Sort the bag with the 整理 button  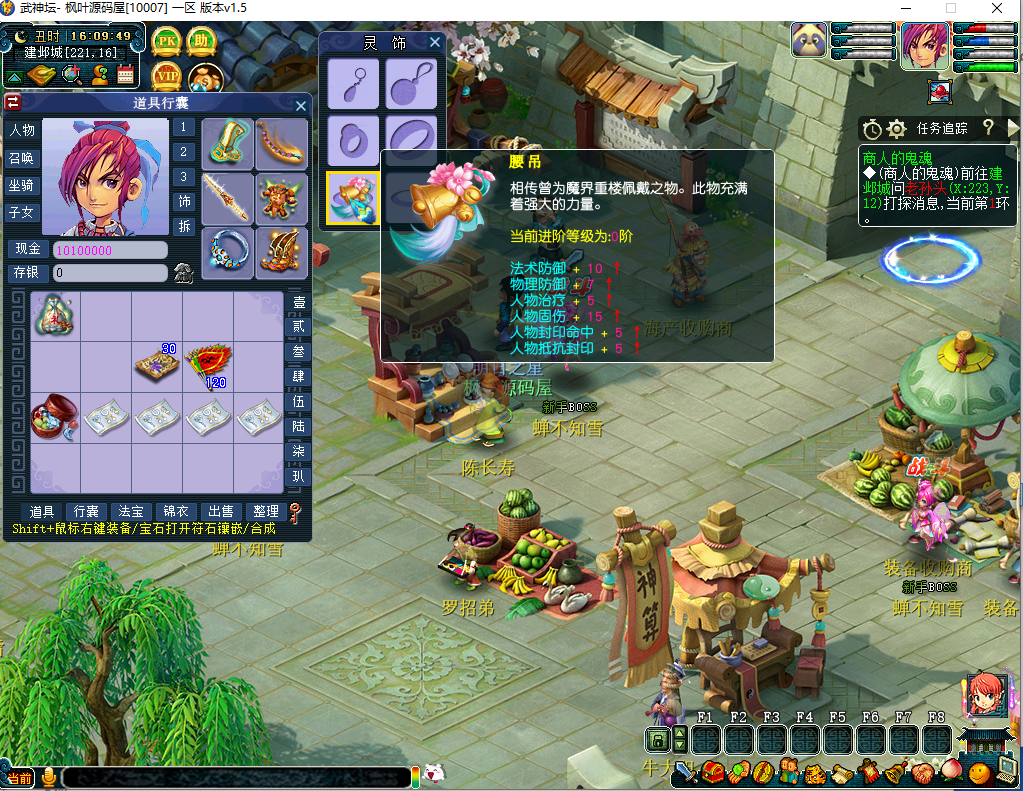pos(265,512)
